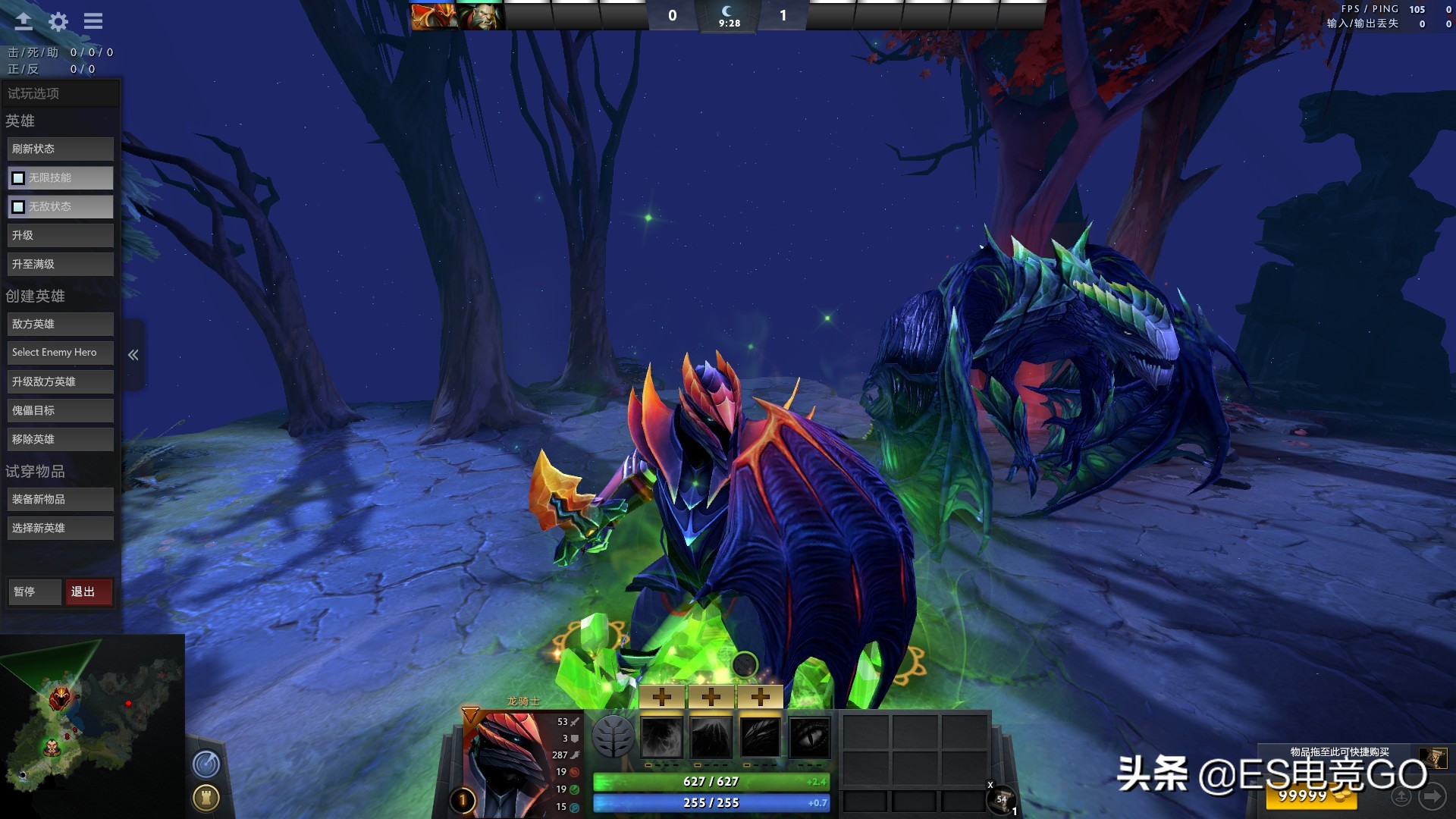Enable the 无敌状态 checkbox
1456x819 pixels.
(18, 206)
